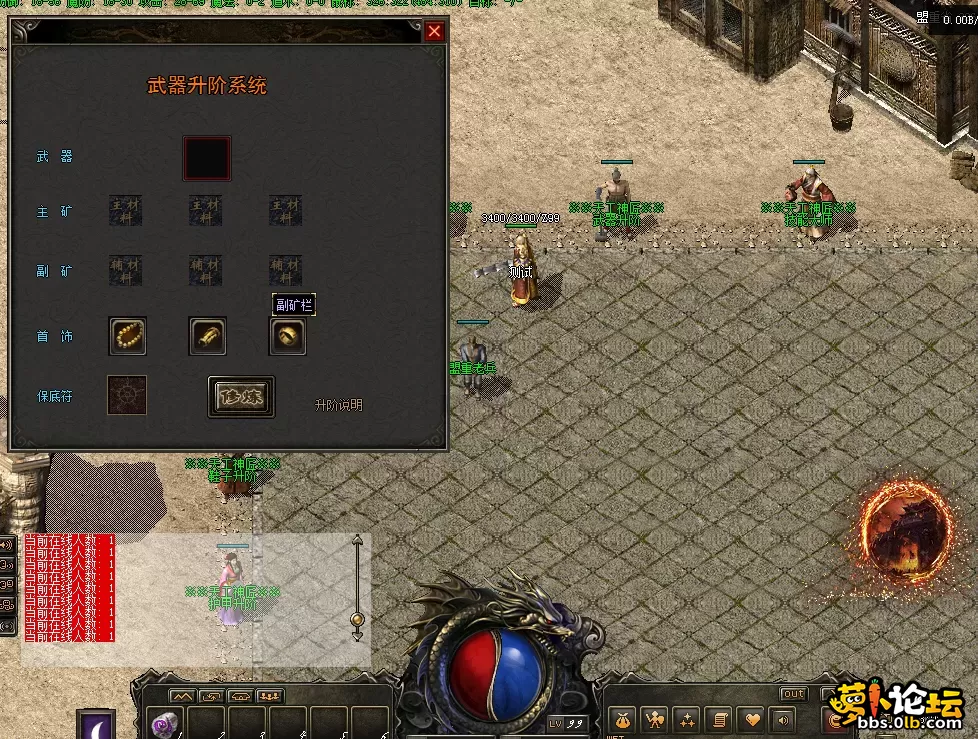Select the bracelet jewelry slot
This screenshot has width=978, height=739.
coord(208,337)
